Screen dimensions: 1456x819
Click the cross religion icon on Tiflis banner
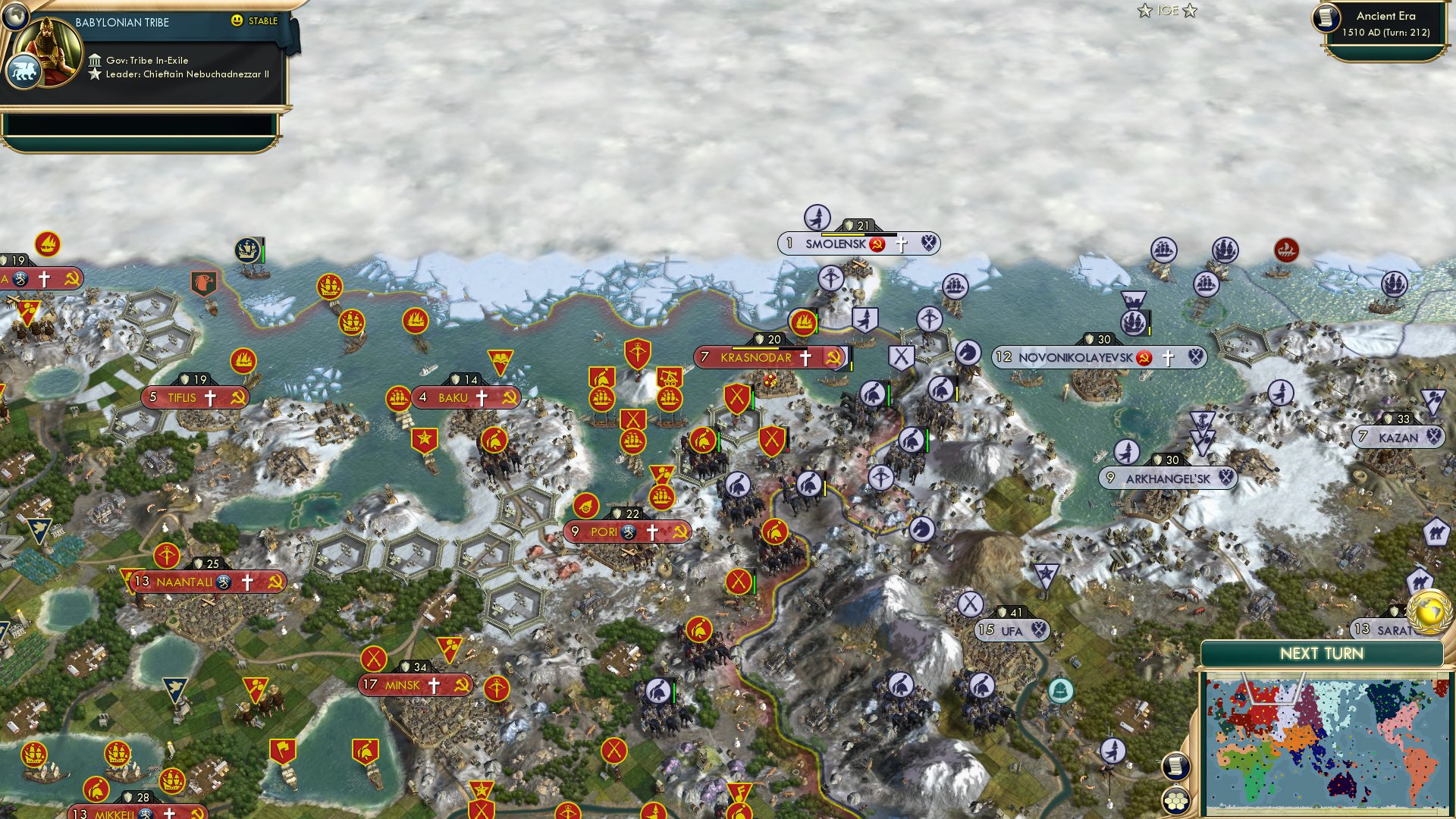pyautogui.click(x=212, y=397)
